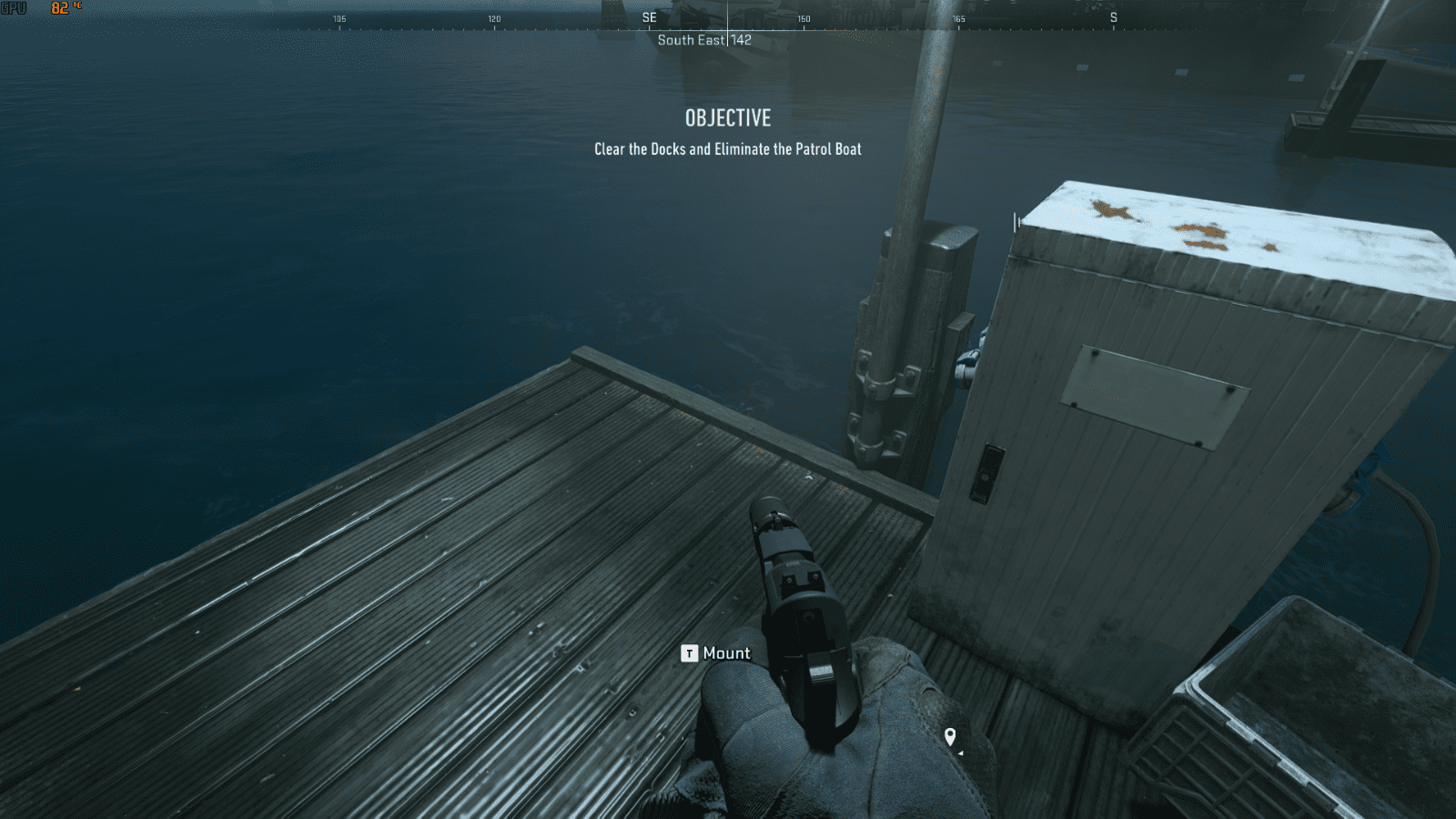This screenshot has width=1456, height=819.
Task: Click the S marker on the compass
Action: [x=1114, y=17]
